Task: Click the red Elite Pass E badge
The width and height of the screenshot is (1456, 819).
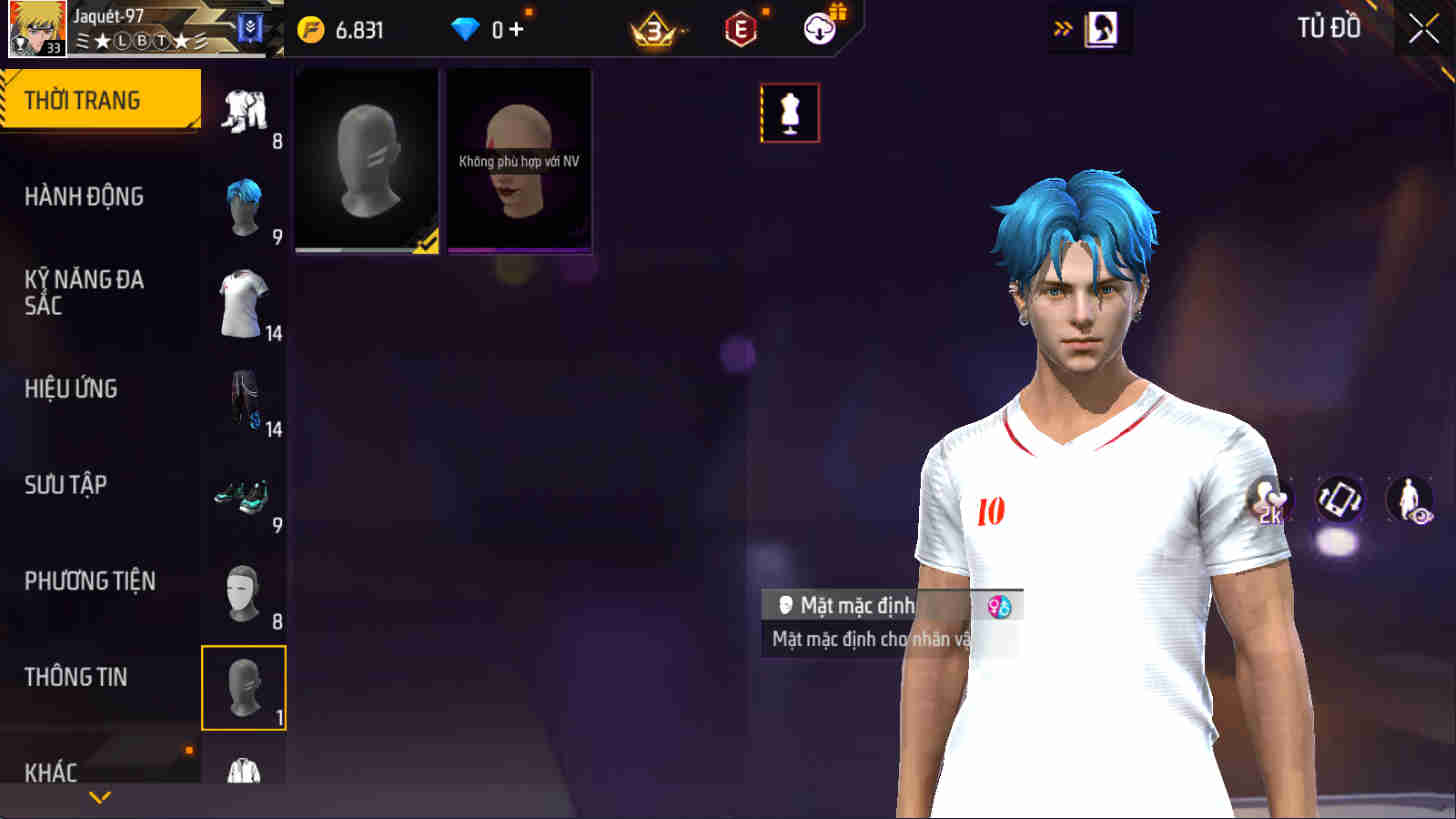Action: pyautogui.click(x=741, y=27)
